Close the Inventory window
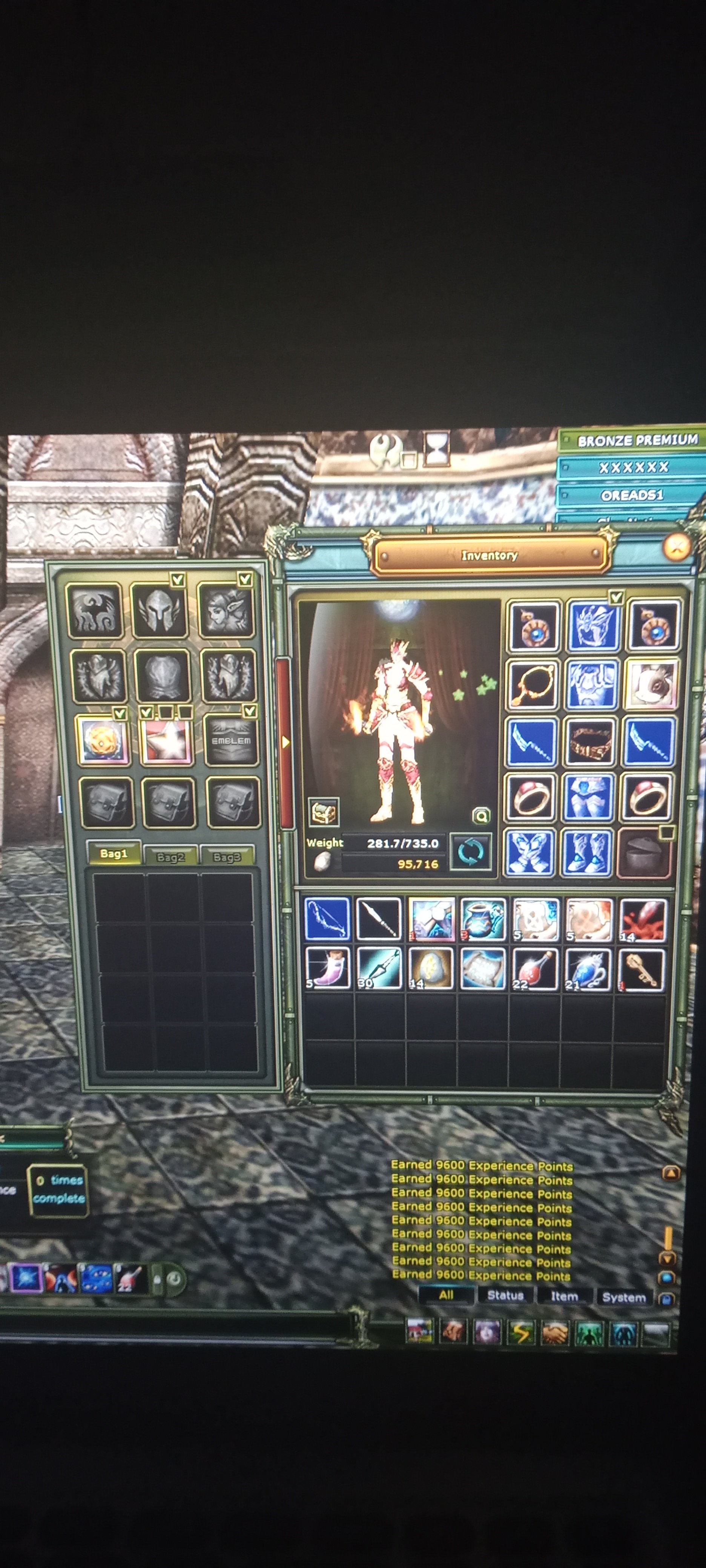 (676, 547)
